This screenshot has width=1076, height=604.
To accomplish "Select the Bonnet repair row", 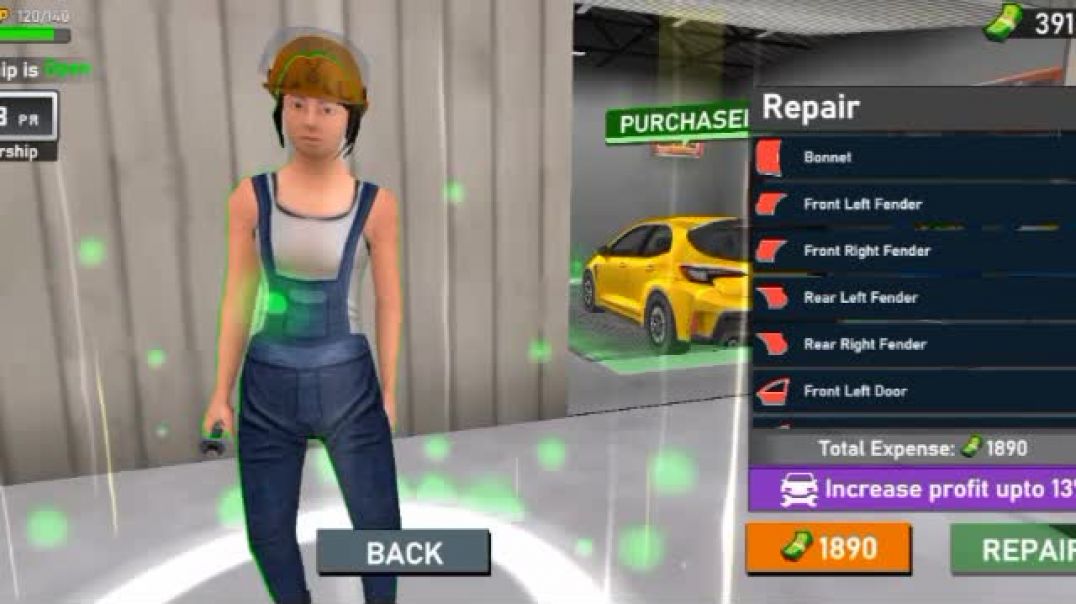I will click(x=912, y=157).
